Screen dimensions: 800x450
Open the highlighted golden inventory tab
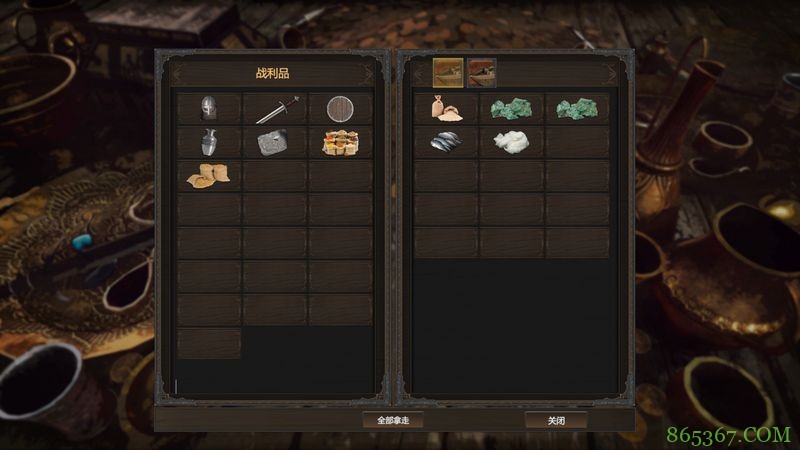tap(447, 72)
